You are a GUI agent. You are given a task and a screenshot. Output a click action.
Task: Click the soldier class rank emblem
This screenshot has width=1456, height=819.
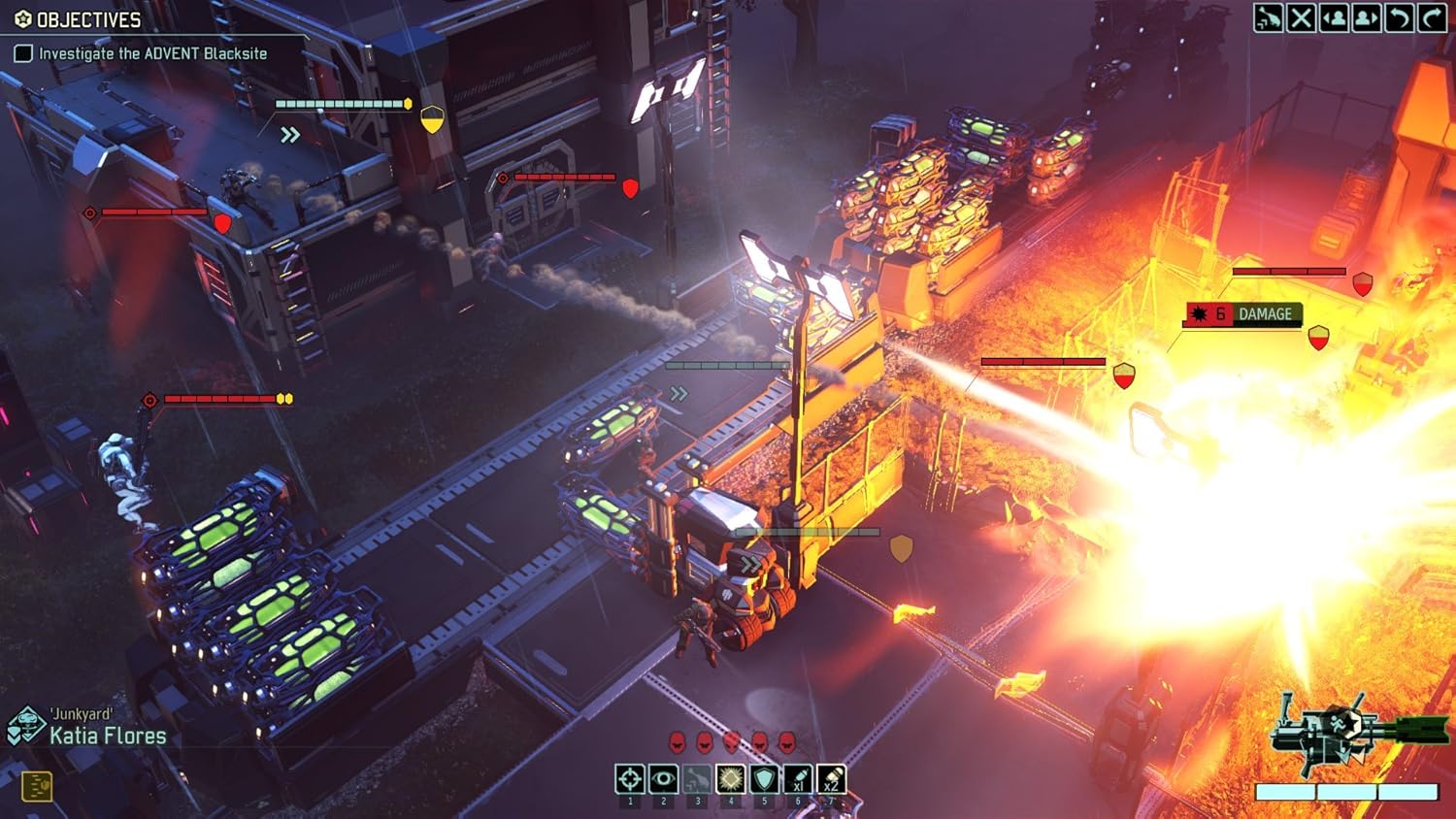coord(25,726)
